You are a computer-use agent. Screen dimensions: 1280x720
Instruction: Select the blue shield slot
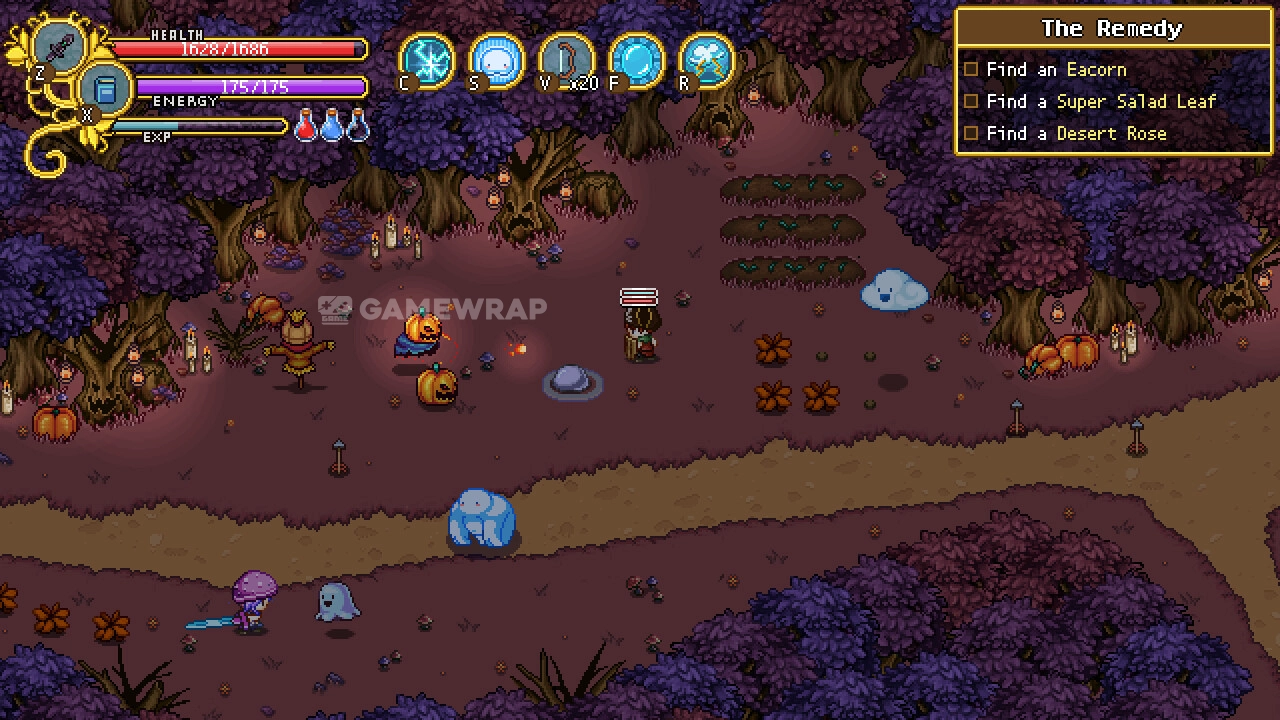(105, 89)
